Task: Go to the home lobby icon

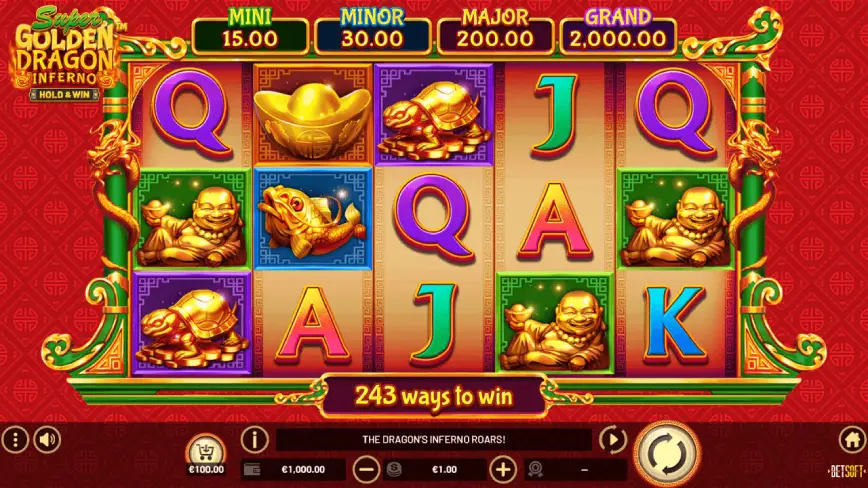Action: 852,439
